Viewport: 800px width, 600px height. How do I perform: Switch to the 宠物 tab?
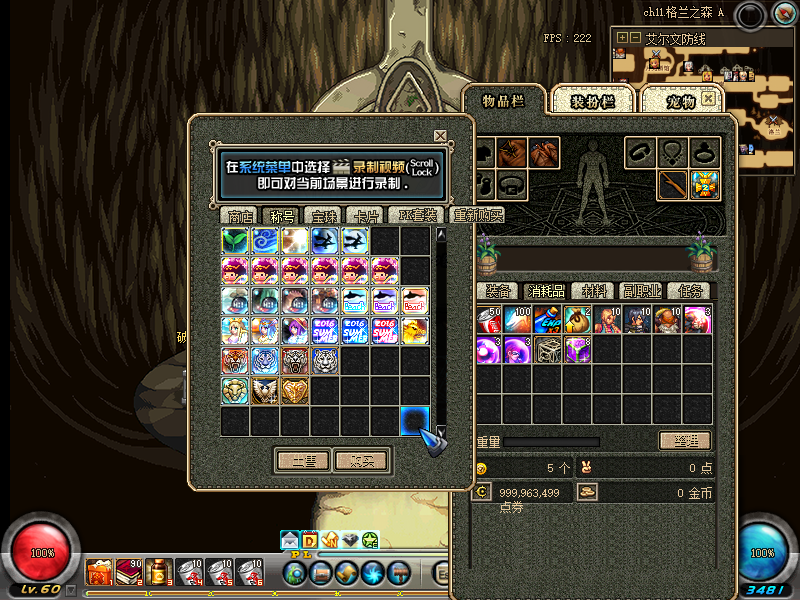click(x=680, y=102)
